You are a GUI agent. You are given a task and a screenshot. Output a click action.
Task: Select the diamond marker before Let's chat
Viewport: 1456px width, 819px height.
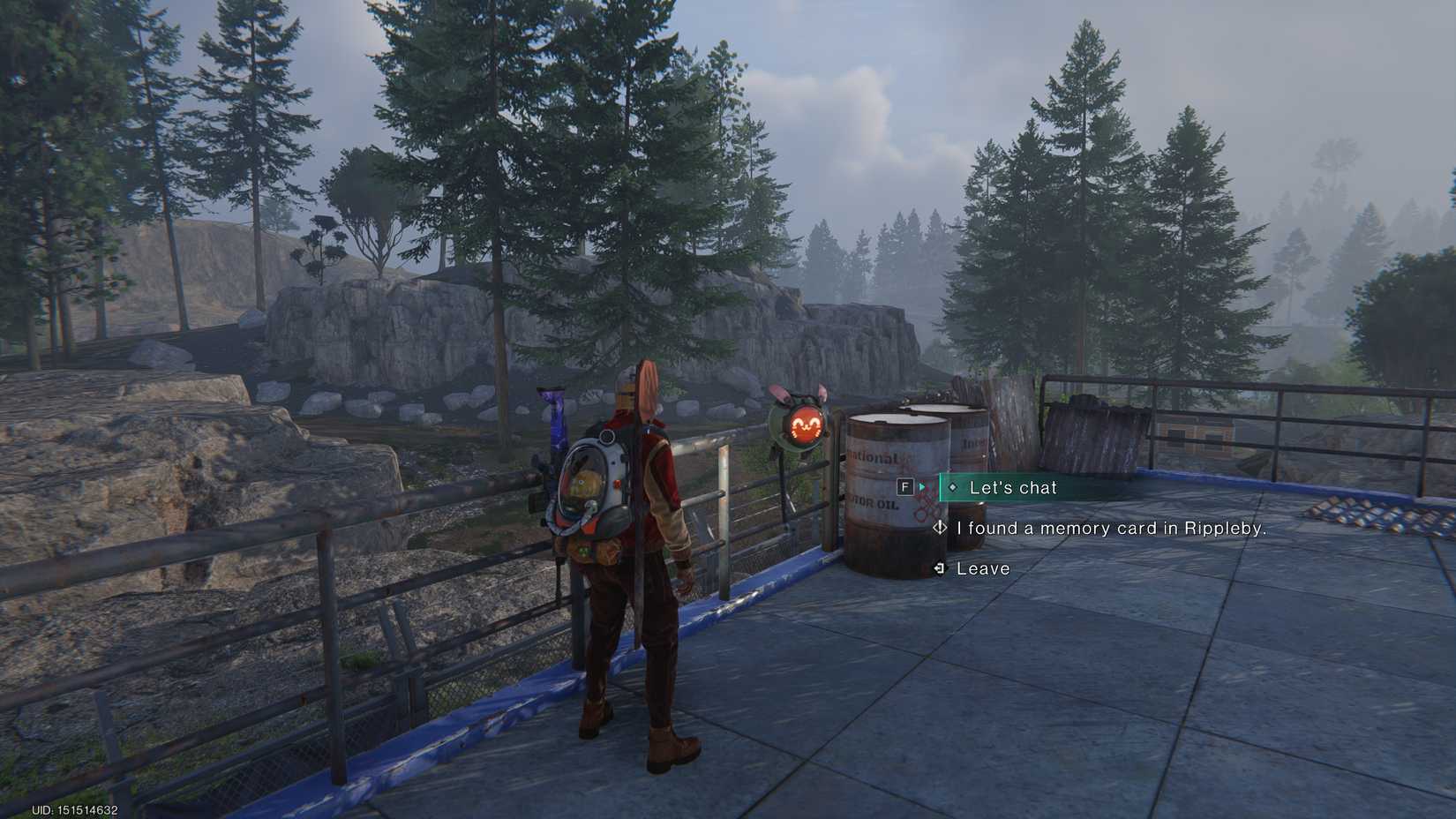953,486
